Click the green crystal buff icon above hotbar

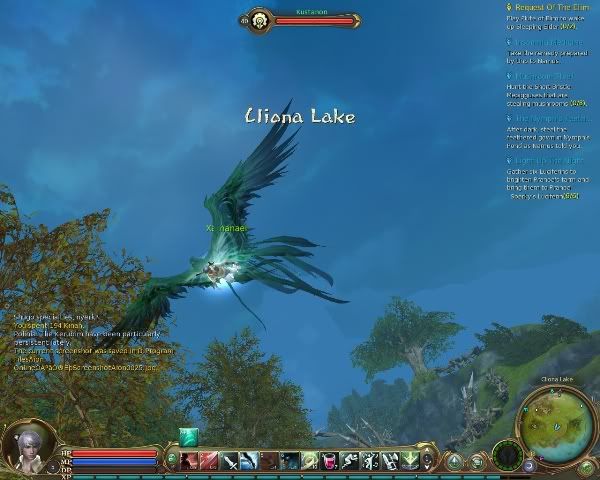188,436
